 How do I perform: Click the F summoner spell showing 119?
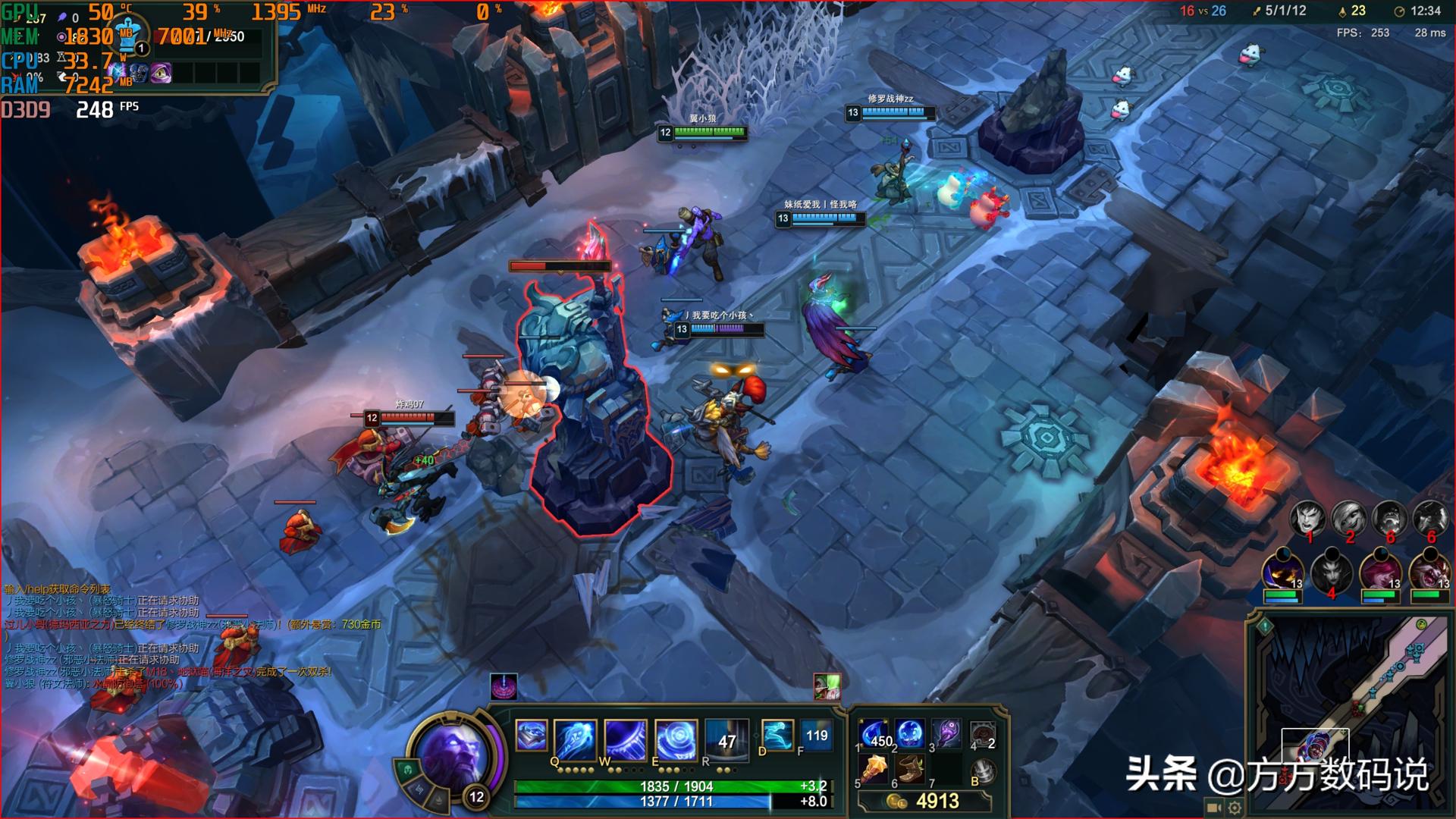pyautogui.click(x=816, y=735)
